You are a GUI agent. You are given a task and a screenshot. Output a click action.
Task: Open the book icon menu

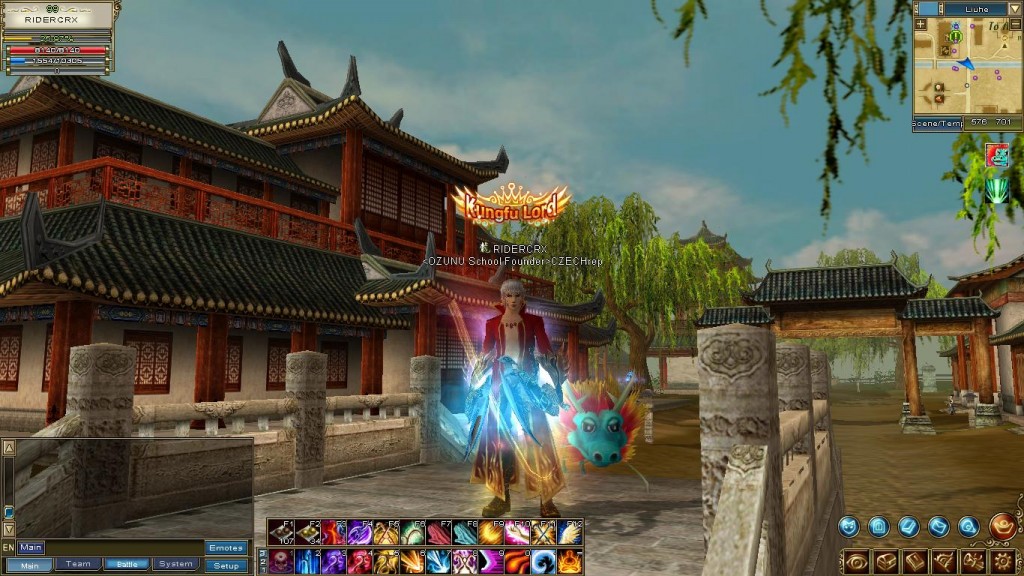(915, 561)
